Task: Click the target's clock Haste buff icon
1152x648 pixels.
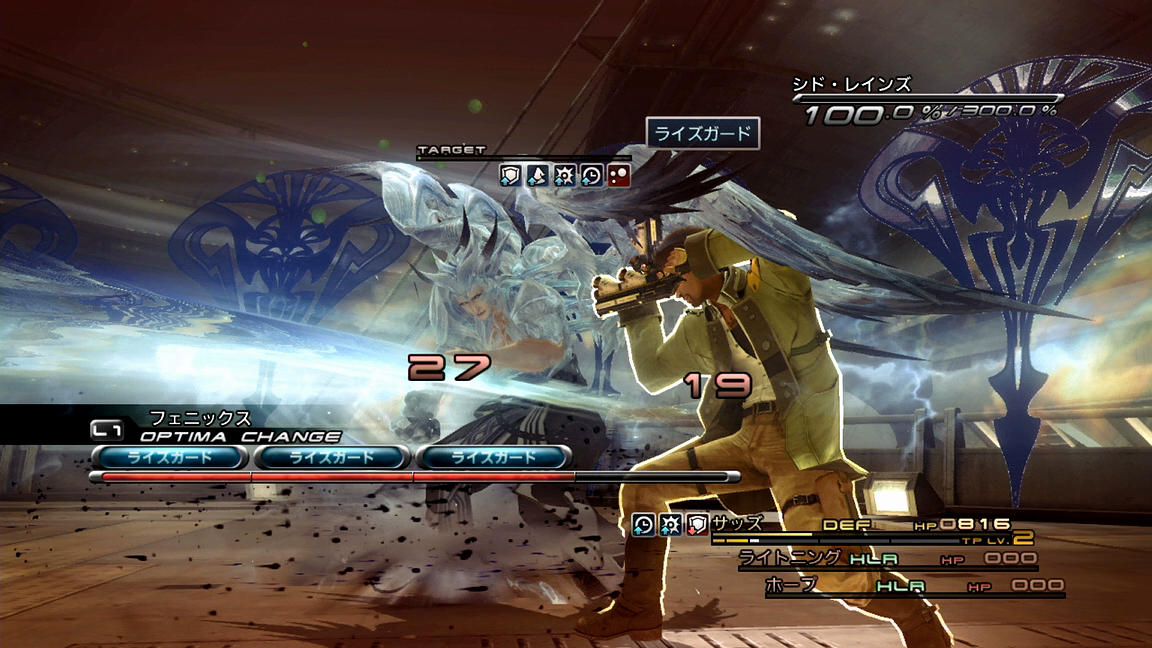Action: coord(591,175)
